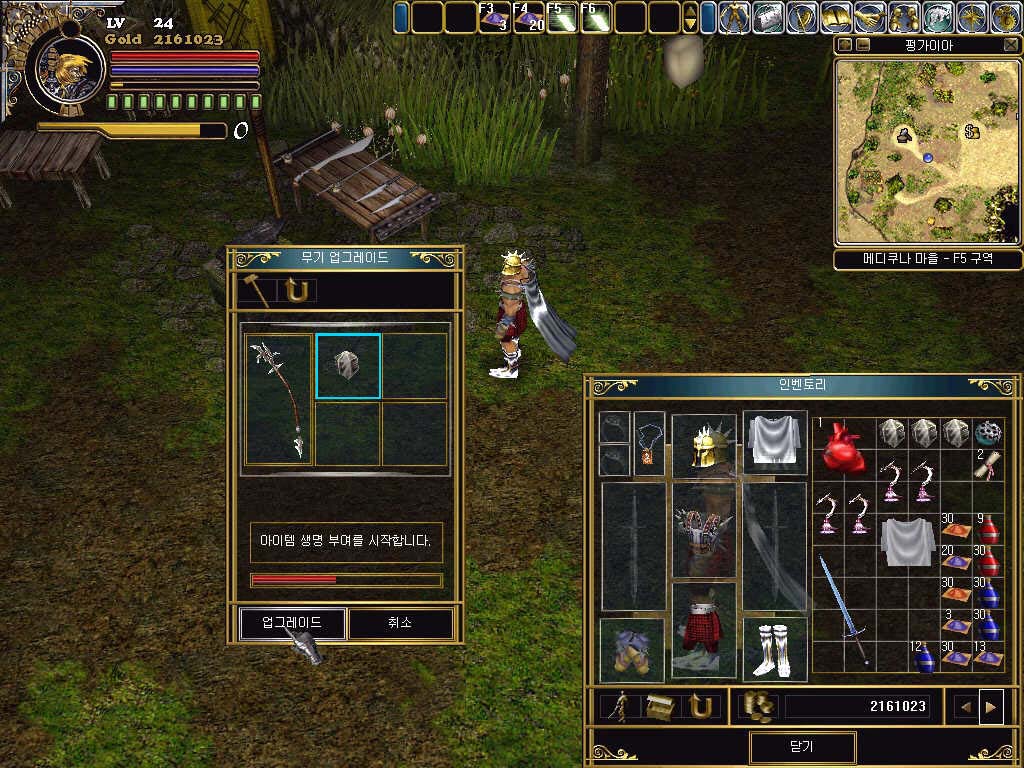Open the spellbook icon in the top menu bar
This screenshot has width=1024, height=768.
(x=836, y=18)
